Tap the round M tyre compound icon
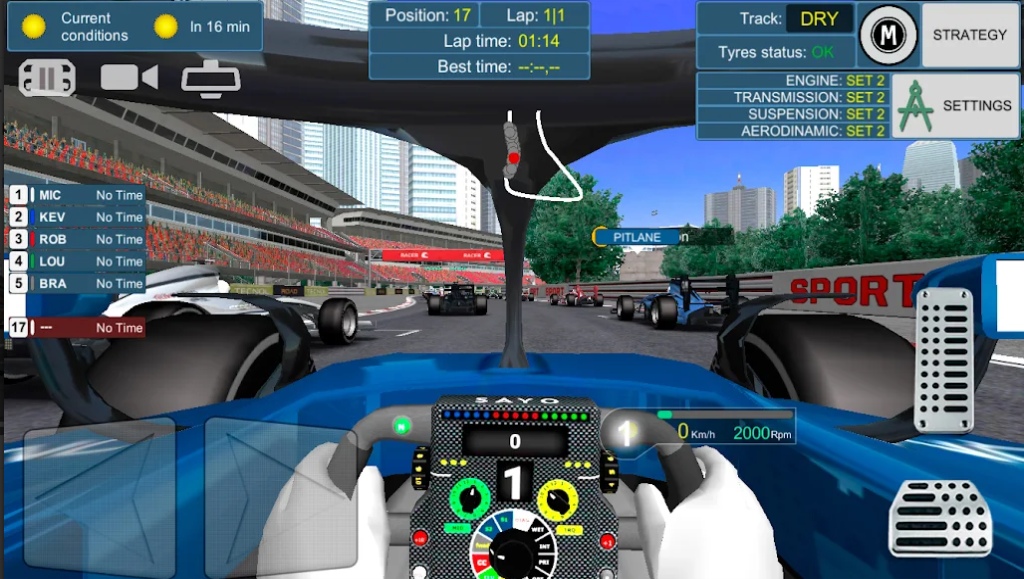Viewport: 1024px width, 579px height. coord(888,35)
